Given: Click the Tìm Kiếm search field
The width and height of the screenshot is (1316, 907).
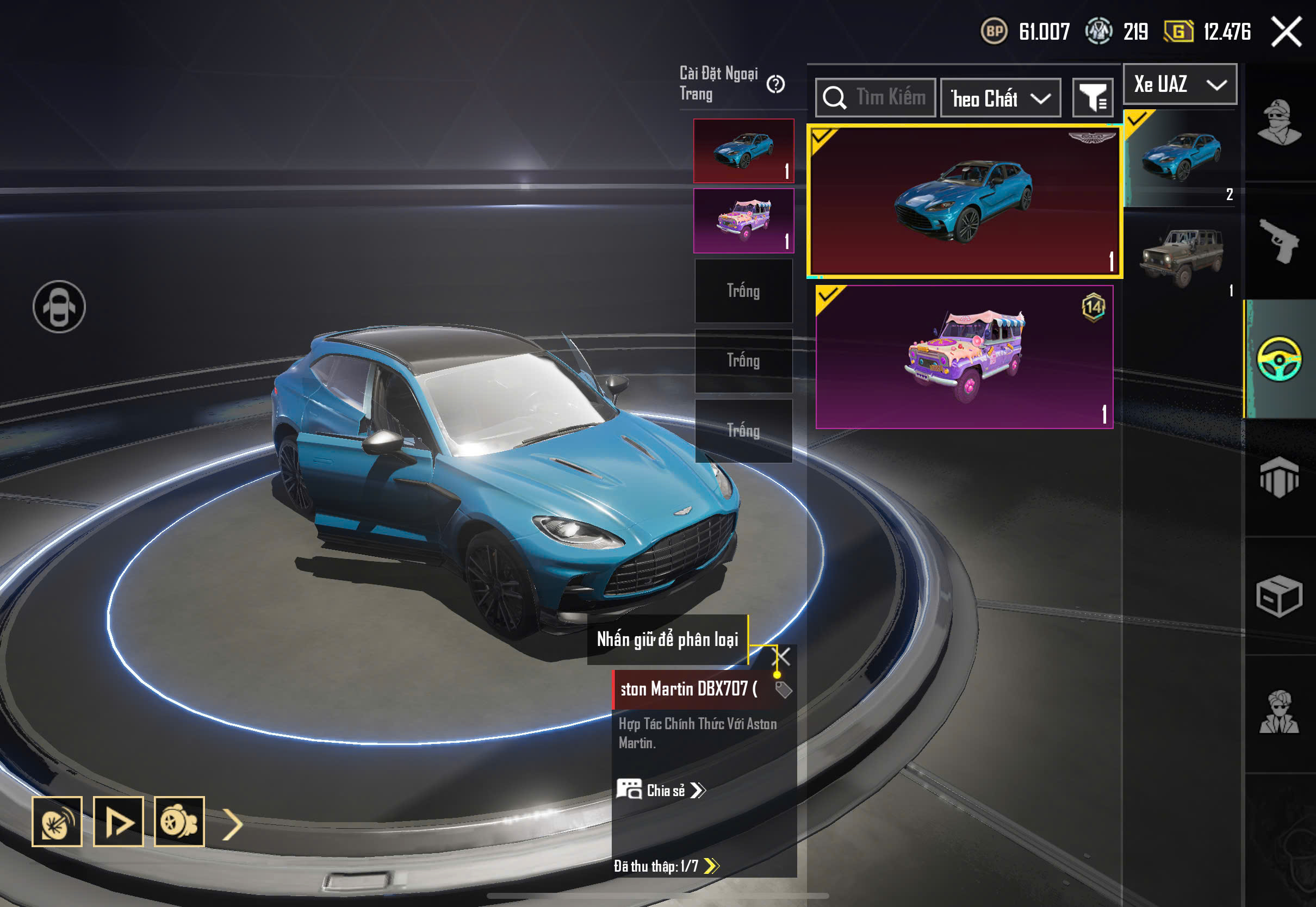Looking at the screenshot, I should pyautogui.click(x=875, y=98).
